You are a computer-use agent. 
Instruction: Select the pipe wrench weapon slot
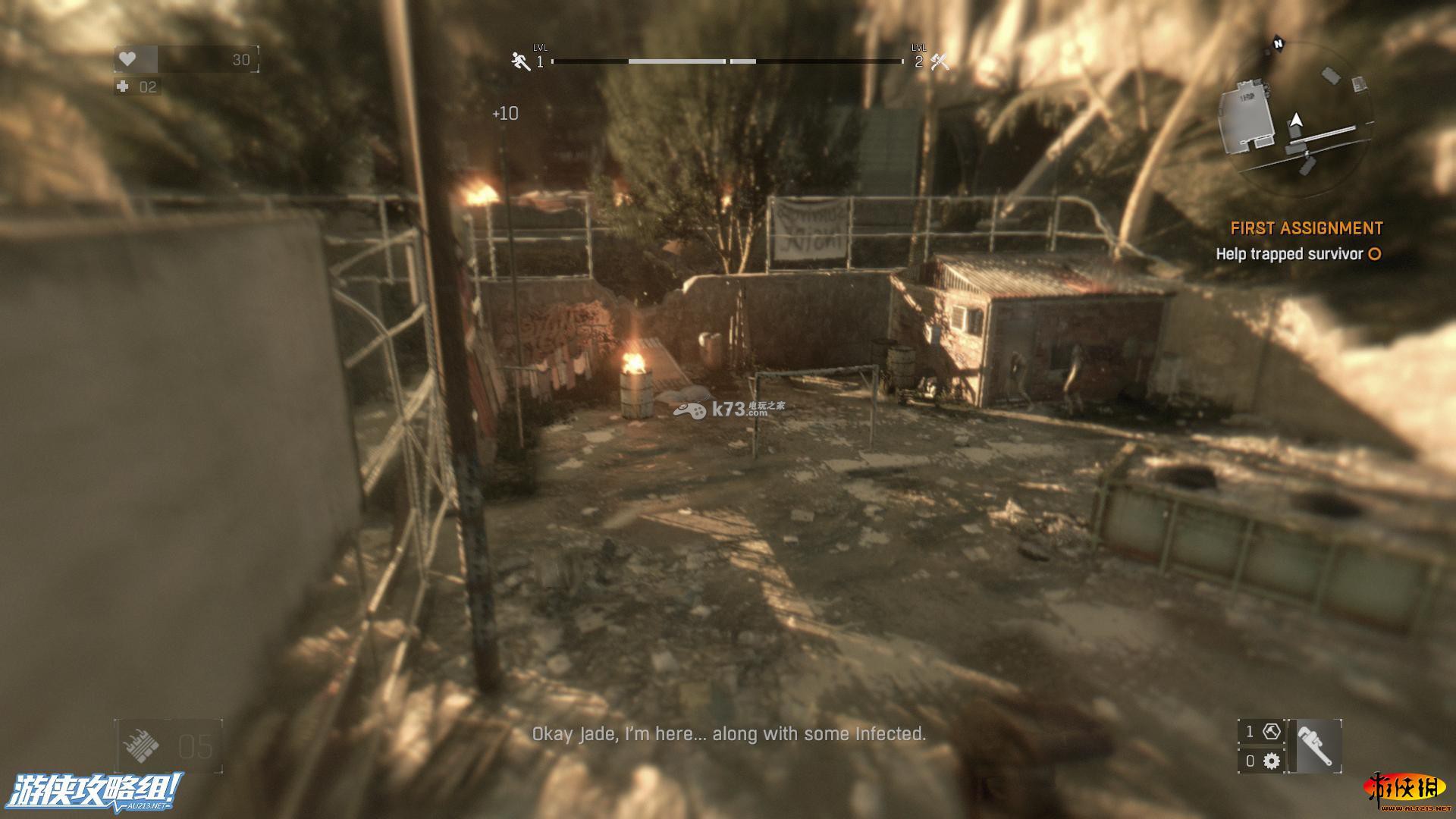(1314, 746)
